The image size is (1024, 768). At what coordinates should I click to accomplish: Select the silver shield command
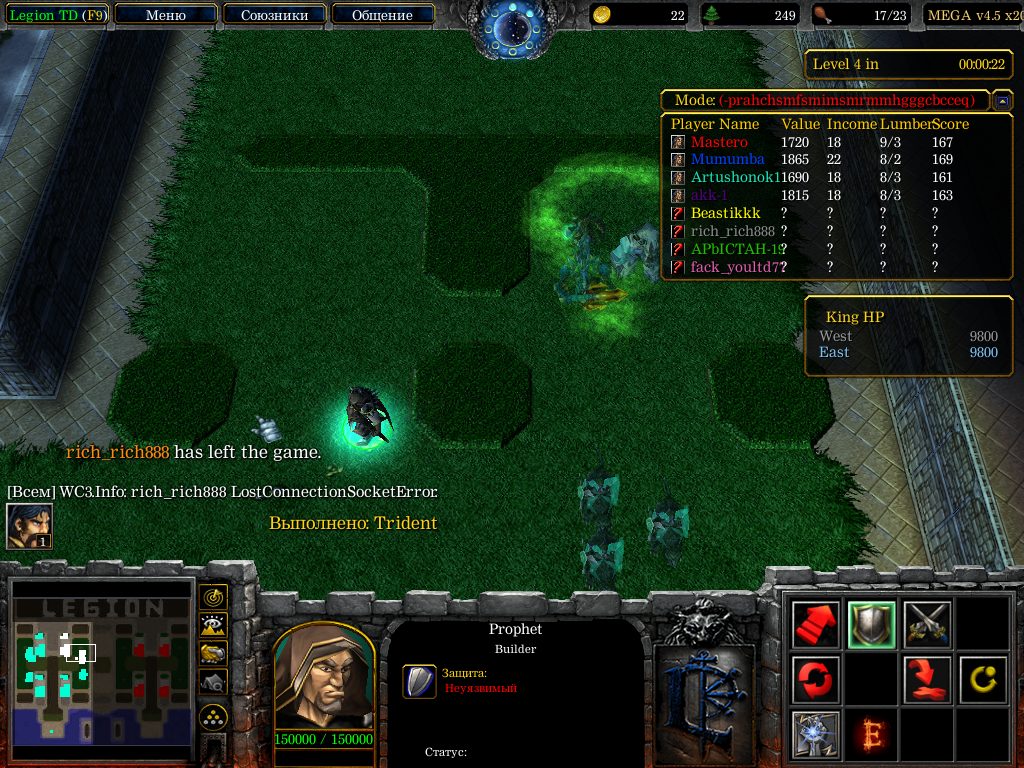click(x=871, y=625)
